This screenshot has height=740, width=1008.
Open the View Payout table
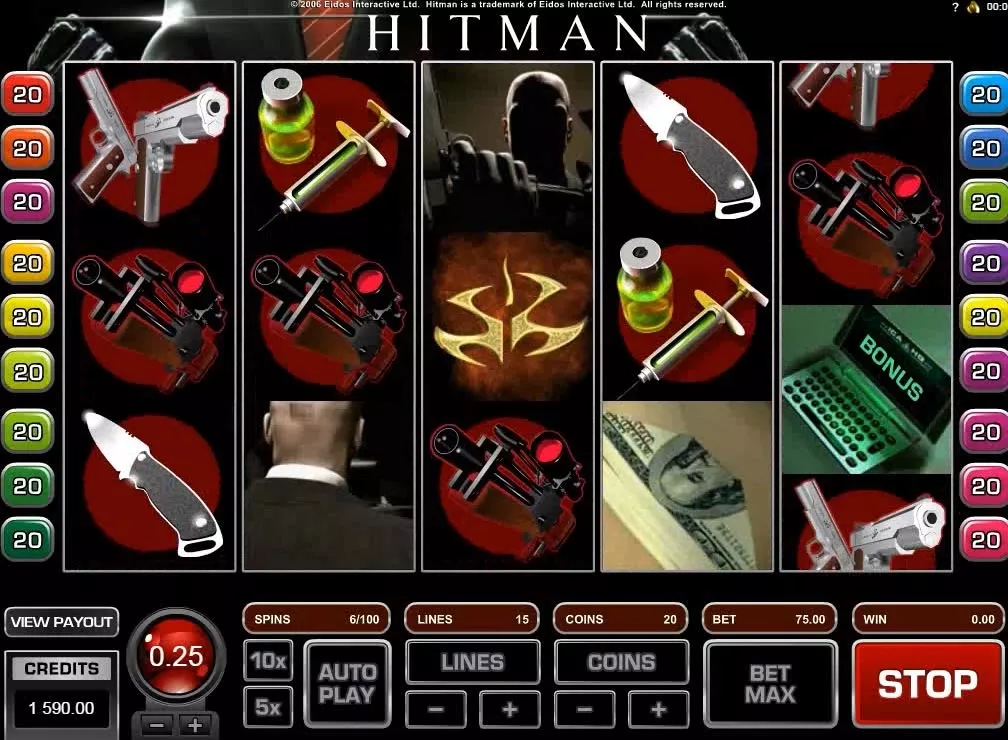click(61, 622)
